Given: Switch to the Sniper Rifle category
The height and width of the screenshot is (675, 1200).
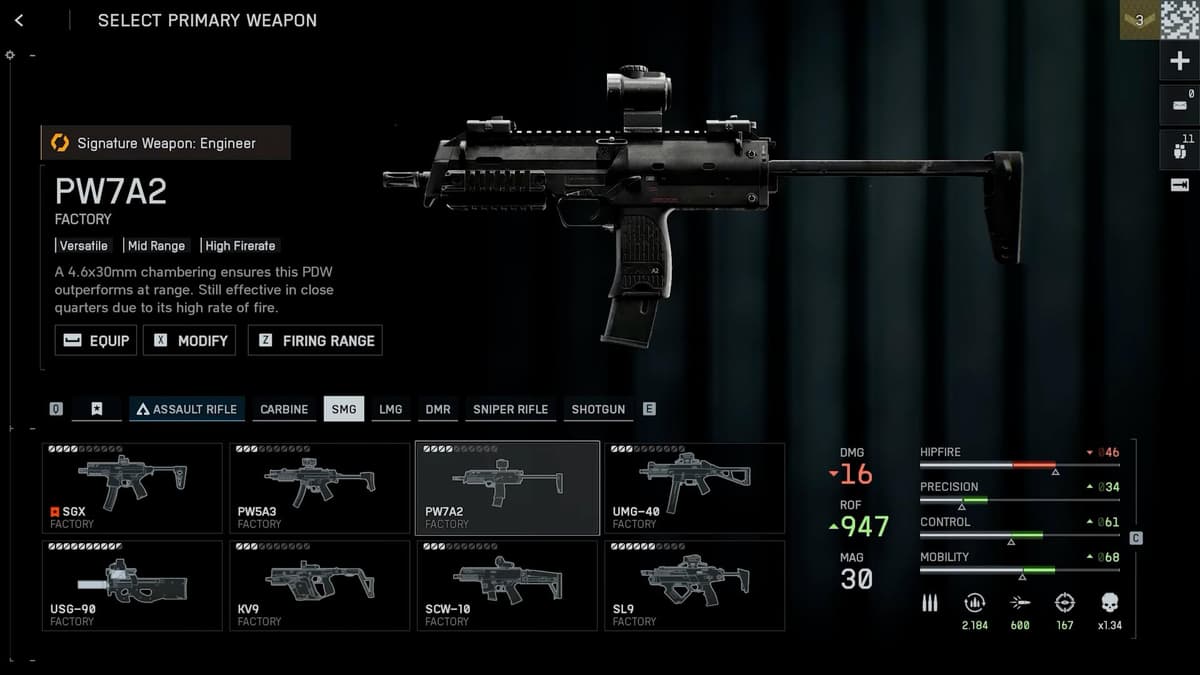Looking at the screenshot, I should point(510,409).
